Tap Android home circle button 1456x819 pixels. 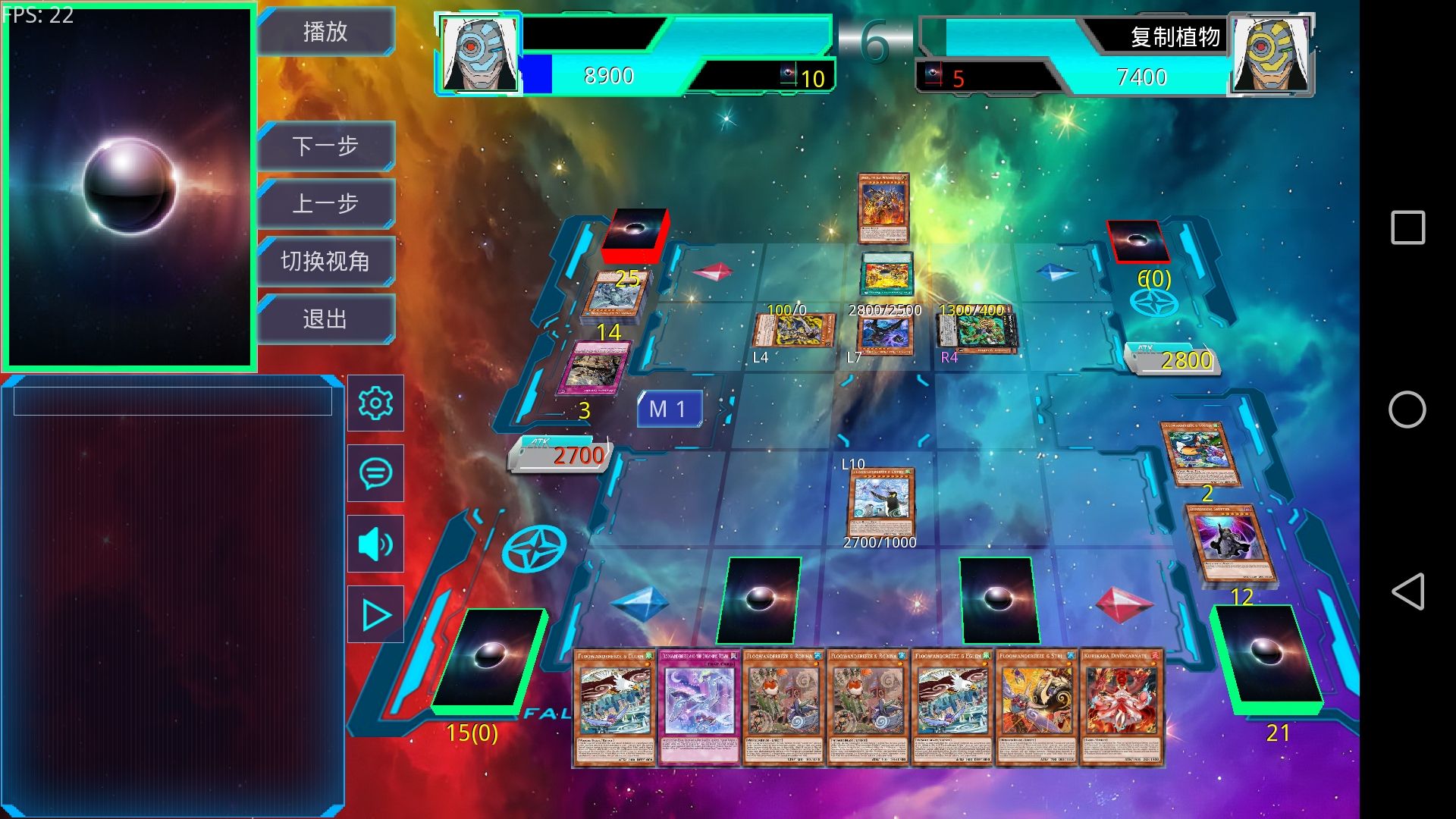(1407, 409)
